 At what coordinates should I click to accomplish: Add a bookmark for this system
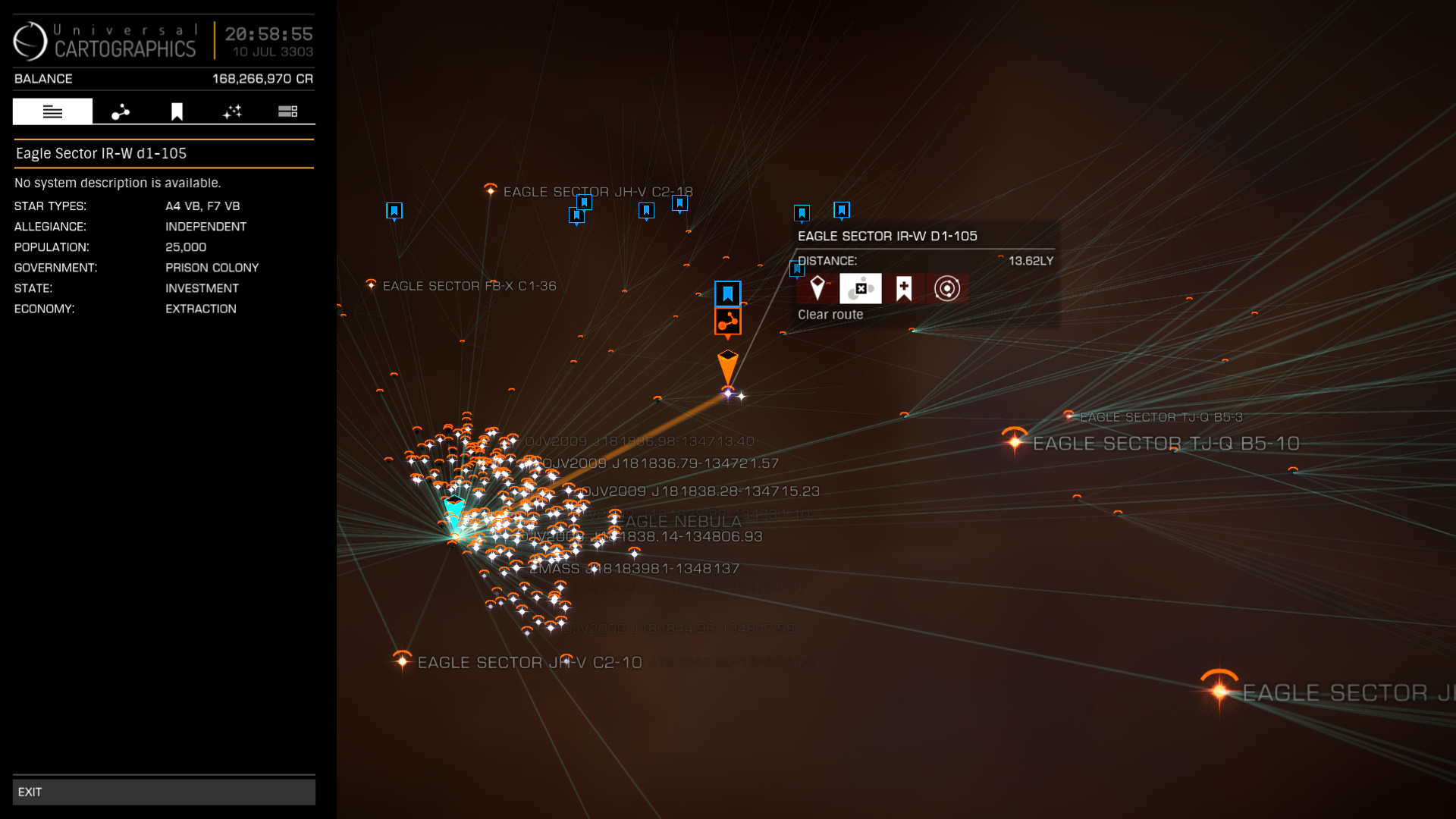[903, 289]
